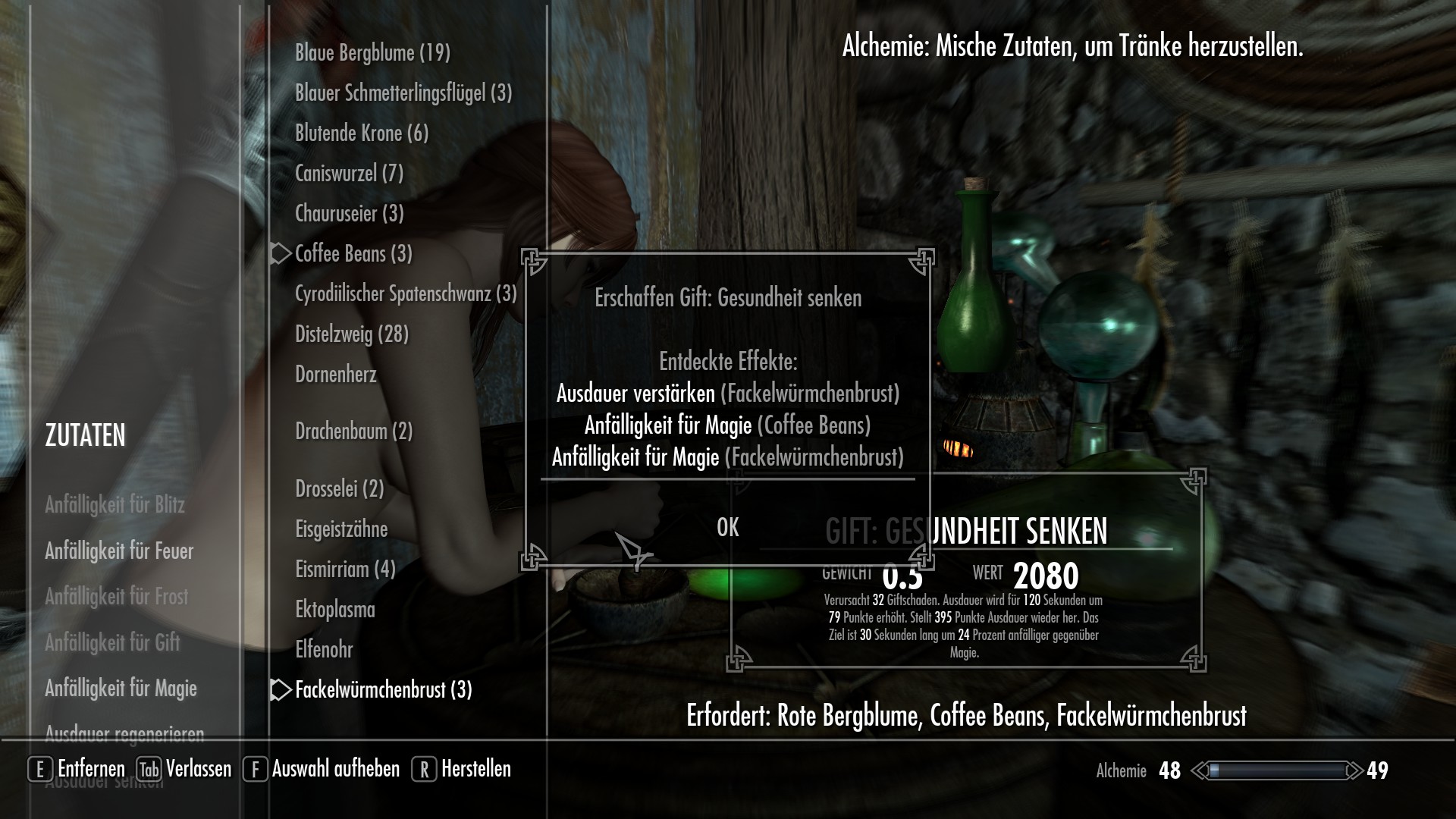
Task: Expand the Ausdauer regenerieren category
Action: [124, 733]
